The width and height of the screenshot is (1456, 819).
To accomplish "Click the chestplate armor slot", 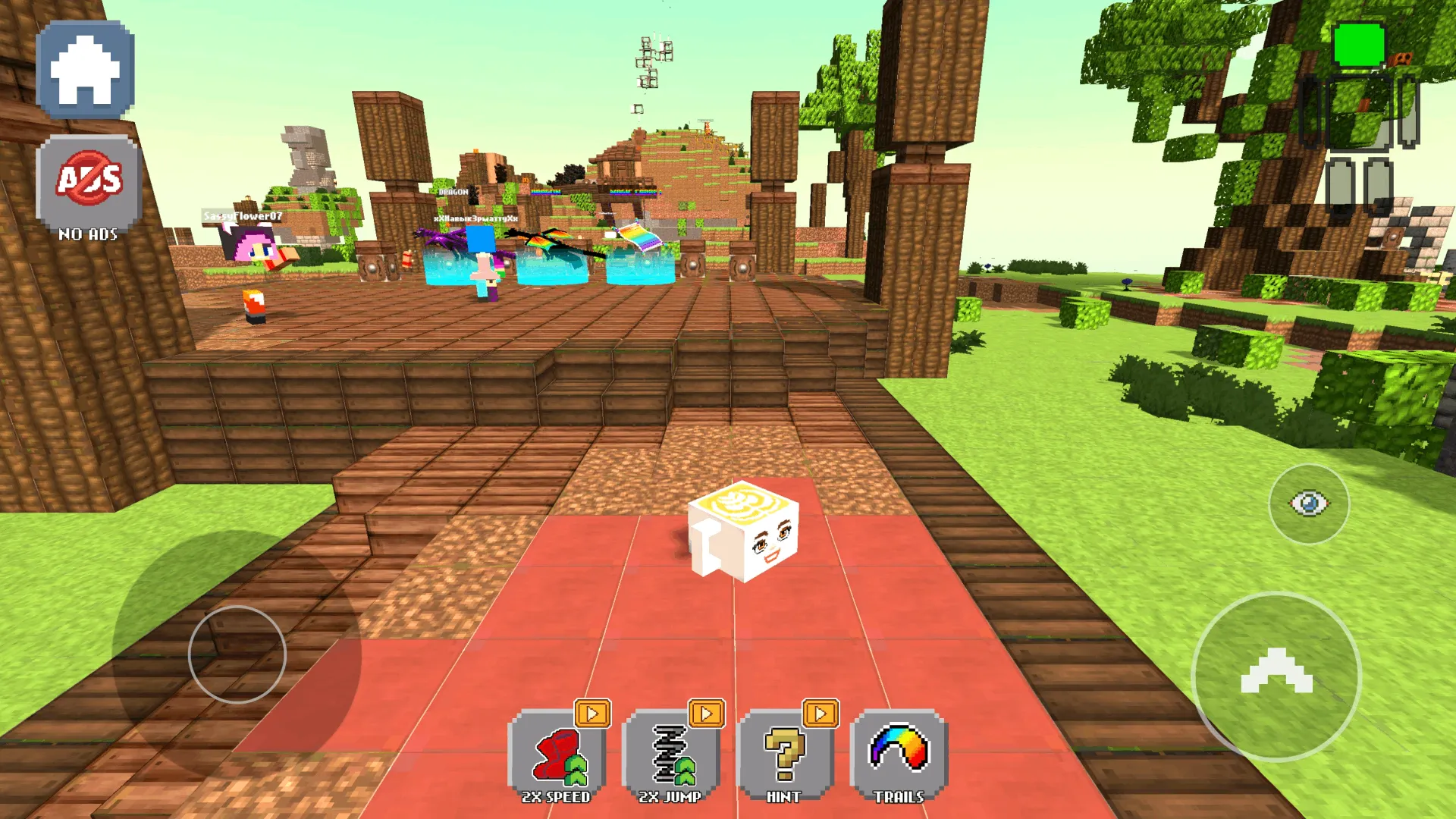I will pyautogui.click(x=1358, y=112).
